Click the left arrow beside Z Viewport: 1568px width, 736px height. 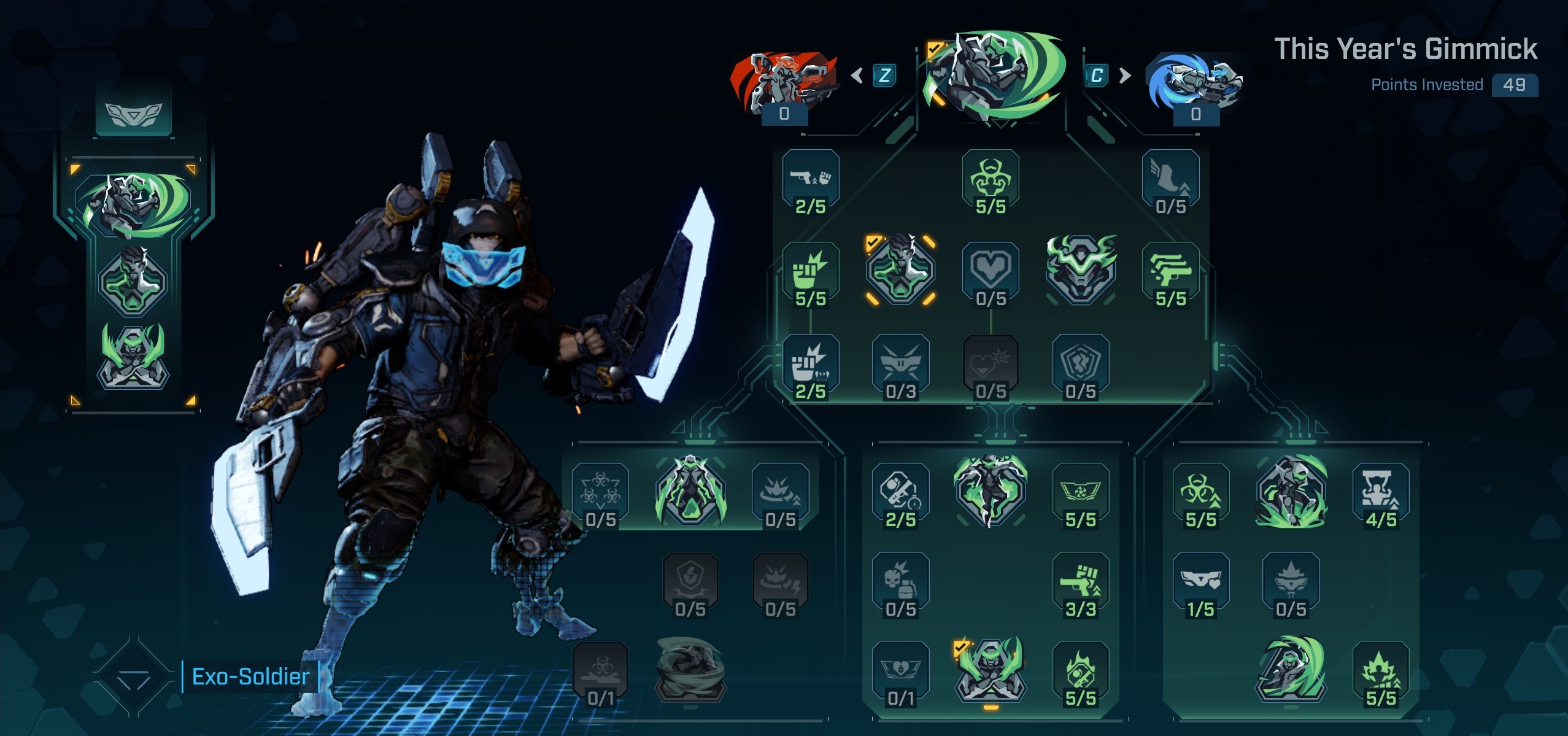click(857, 76)
